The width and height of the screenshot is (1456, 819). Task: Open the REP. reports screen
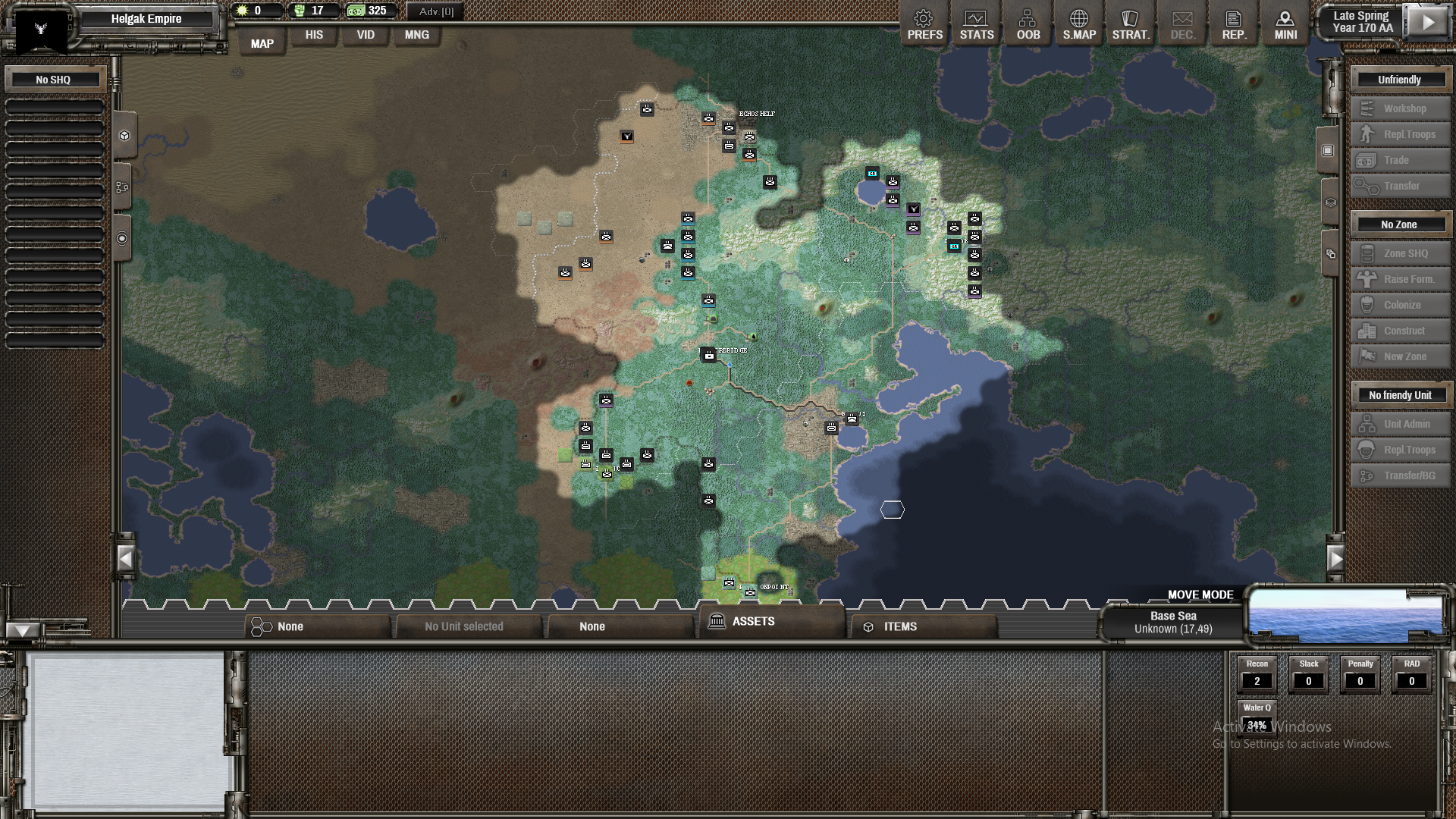tap(1233, 23)
